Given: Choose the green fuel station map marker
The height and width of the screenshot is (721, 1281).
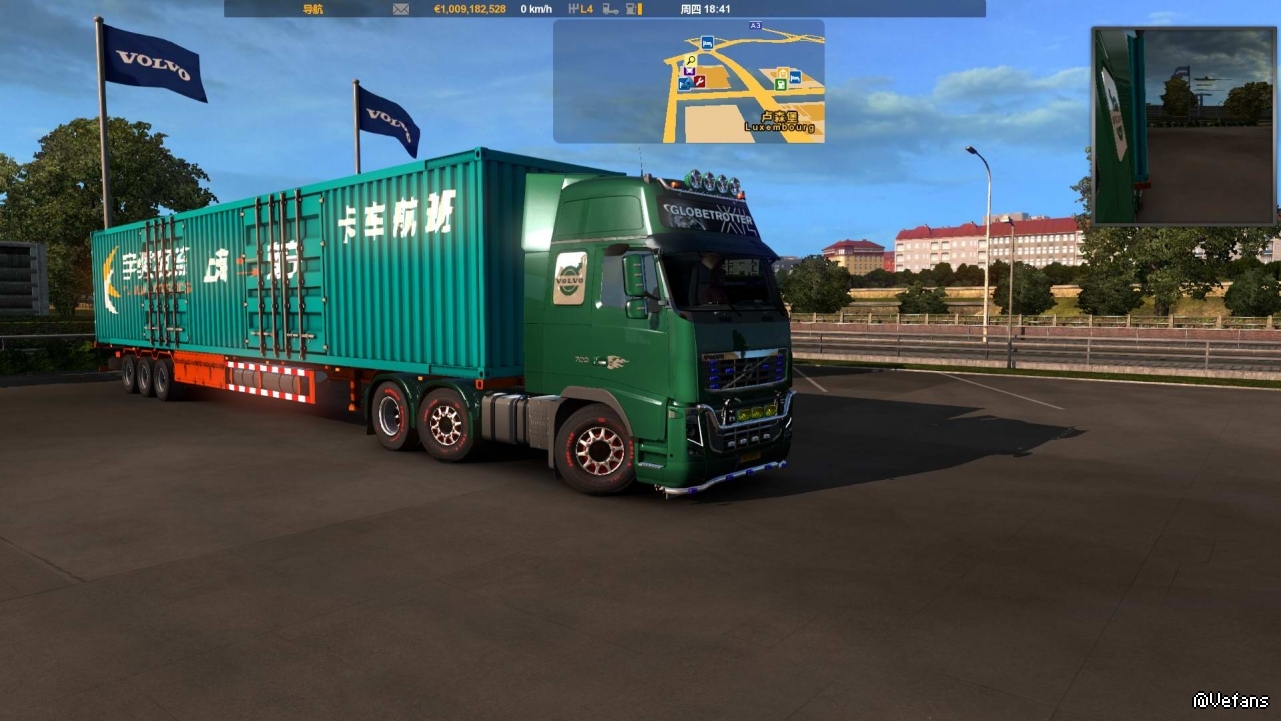Looking at the screenshot, I should point(780,85).
